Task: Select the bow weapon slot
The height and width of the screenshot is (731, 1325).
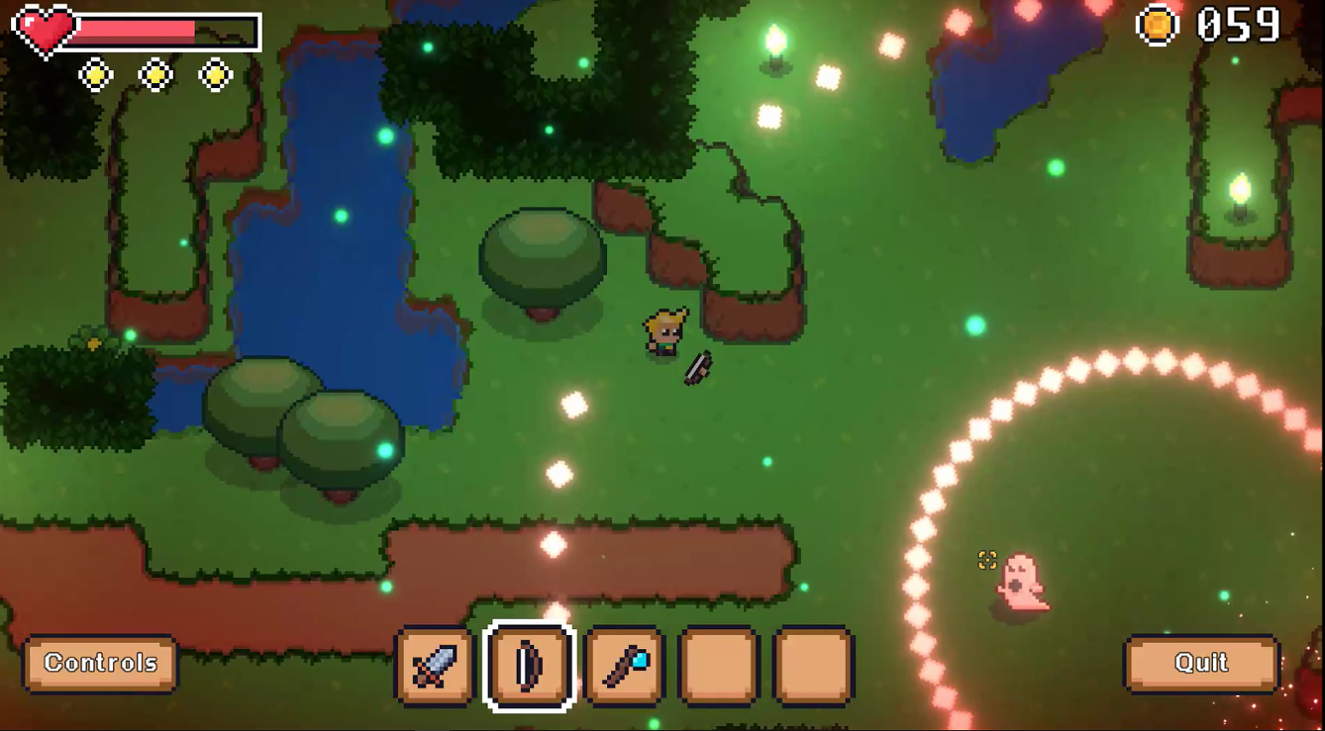Action: coord(530,668)
